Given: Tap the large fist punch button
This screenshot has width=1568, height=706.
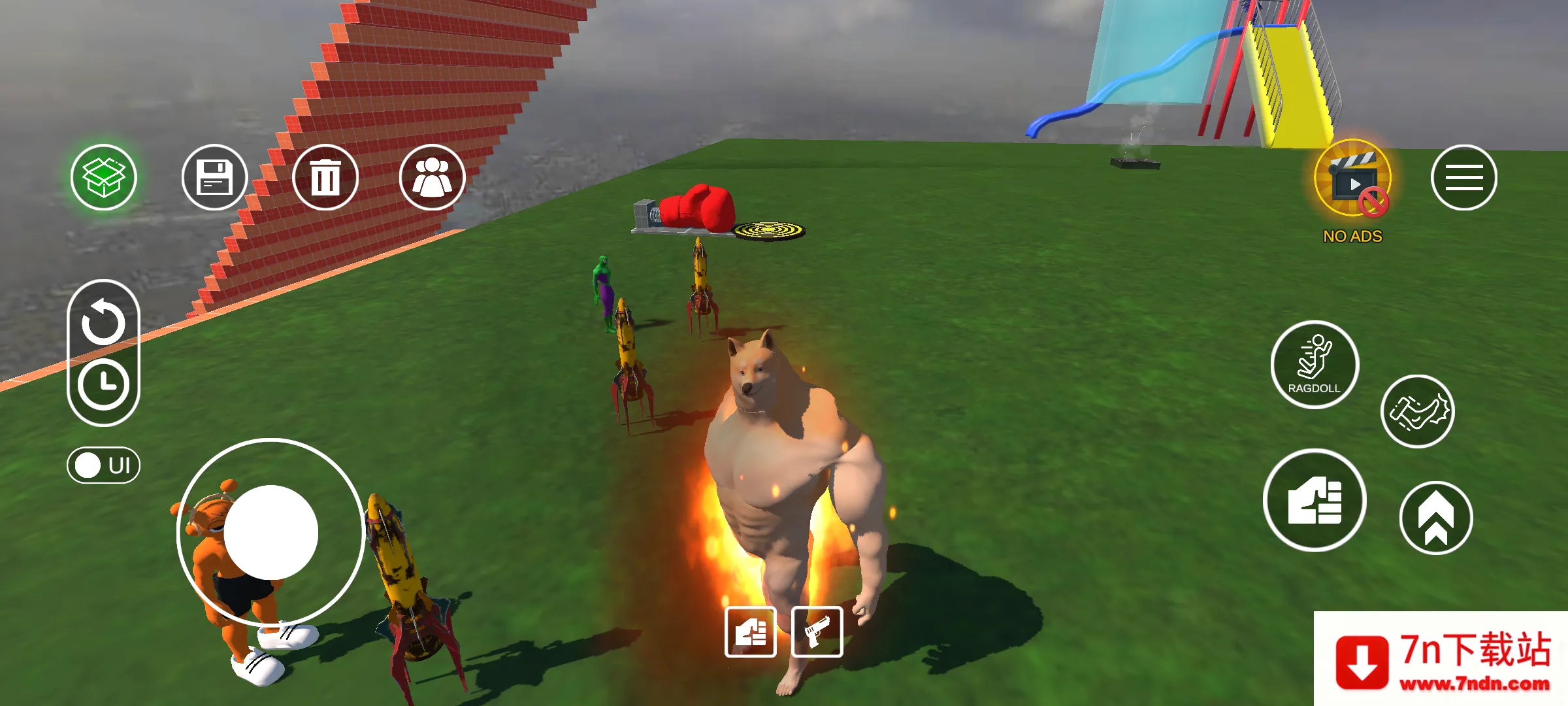Looking at the screenshot, I should pos(1315,501).
